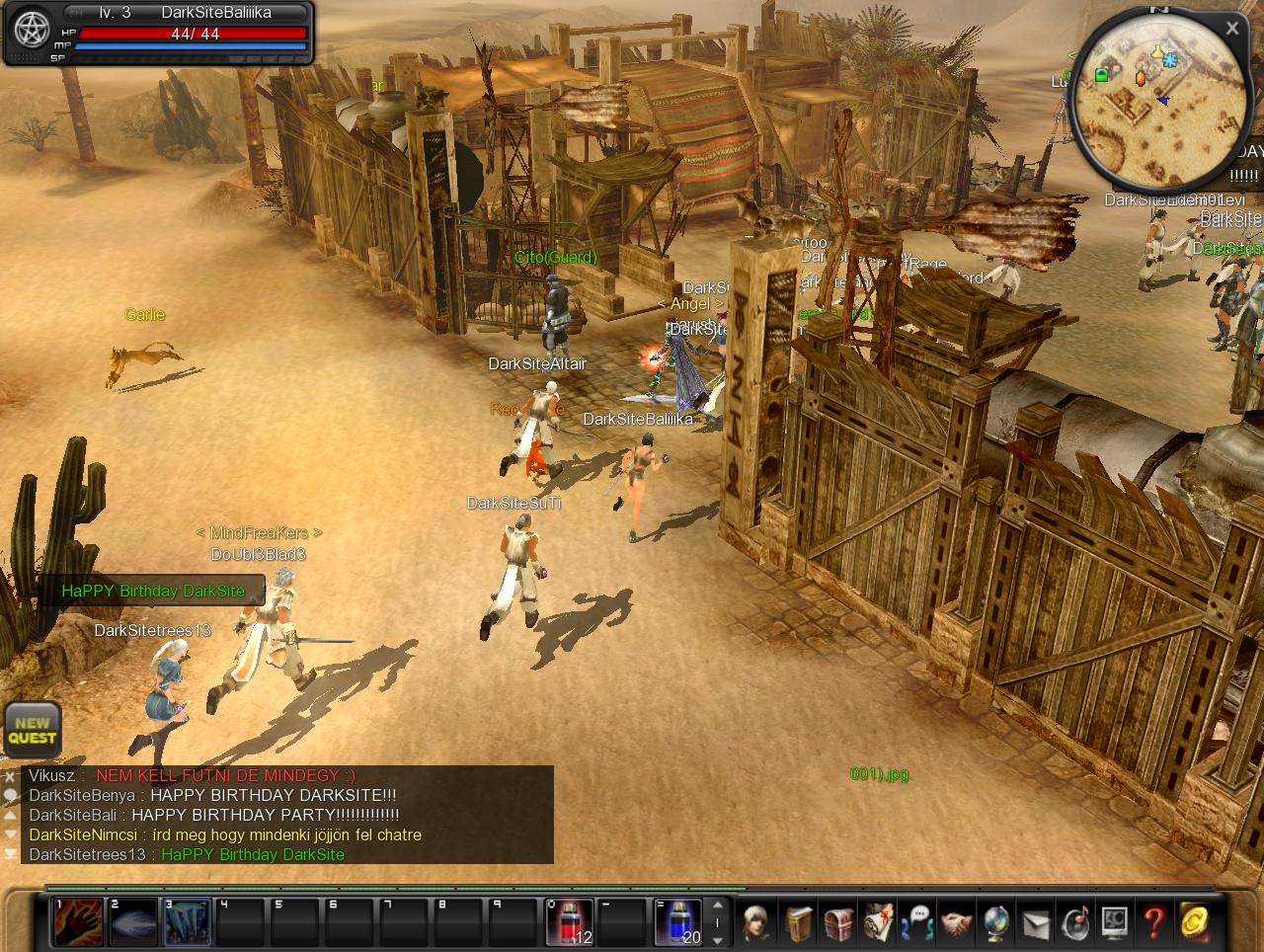Open the New Quest notification

[x=33, y=730]
